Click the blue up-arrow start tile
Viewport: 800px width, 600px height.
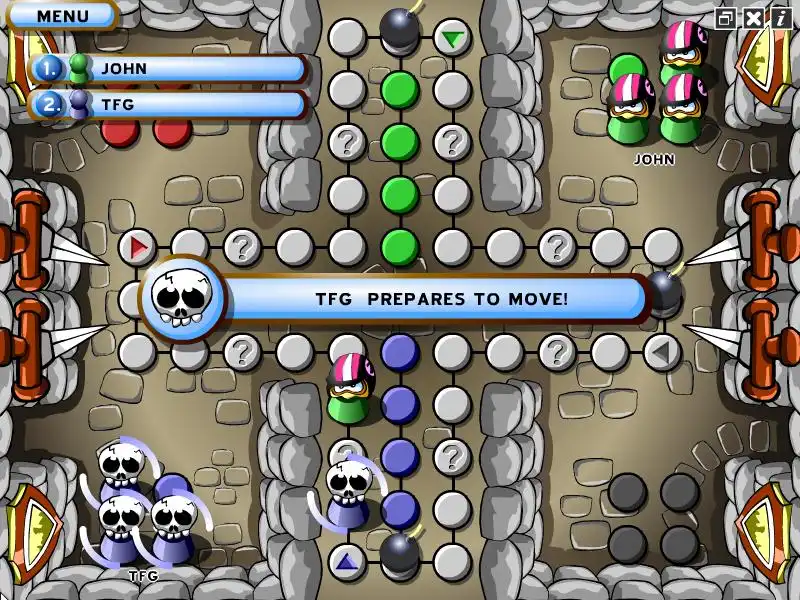click(x=347, y=561)
